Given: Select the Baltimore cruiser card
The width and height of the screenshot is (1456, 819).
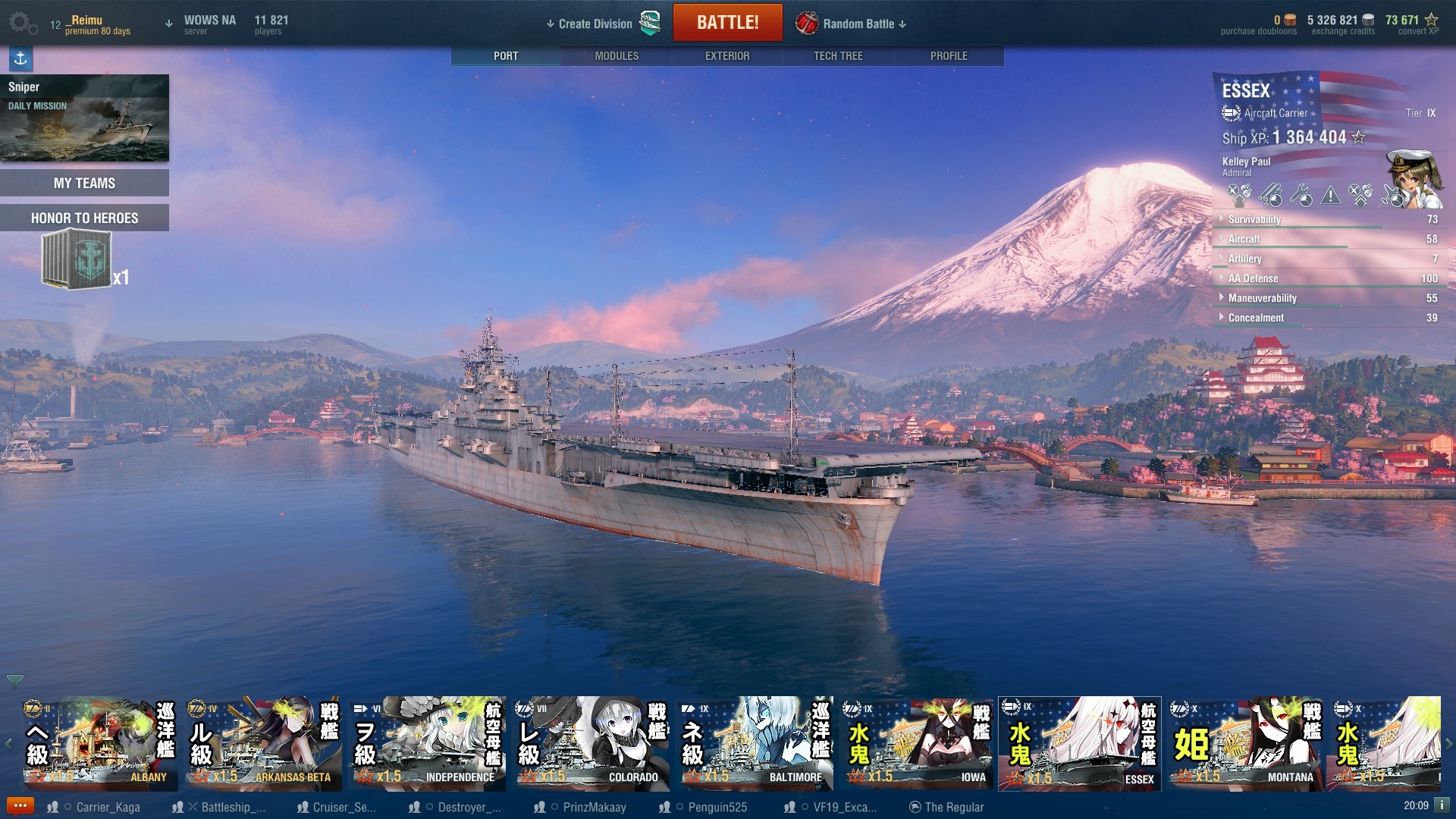Looking at the screenshot, I should pos(755,743).
